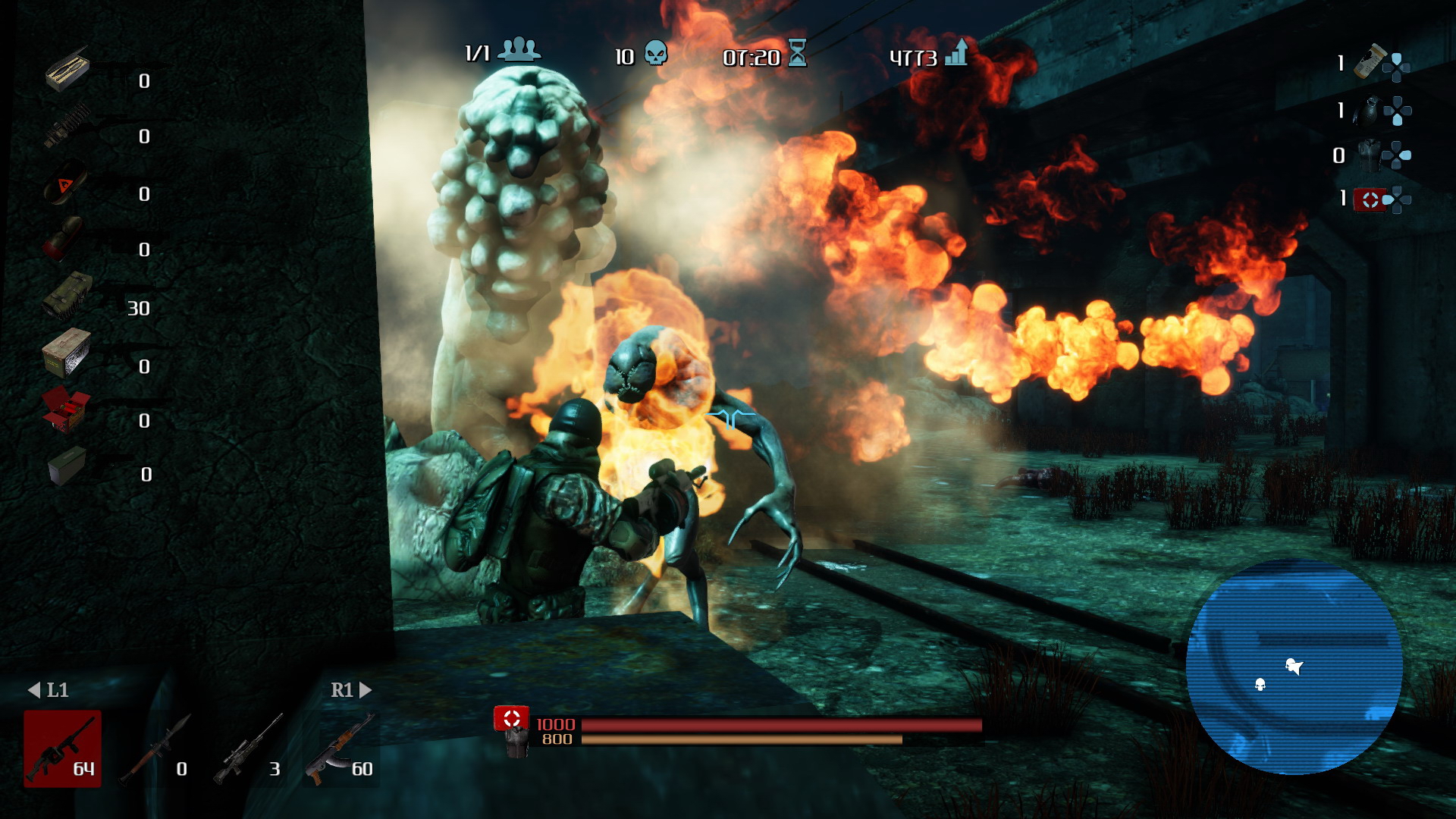Choose the green ammo bag with 30 rounds
1456x819 pixels.
pyautogui.click(x=67, y=295)
